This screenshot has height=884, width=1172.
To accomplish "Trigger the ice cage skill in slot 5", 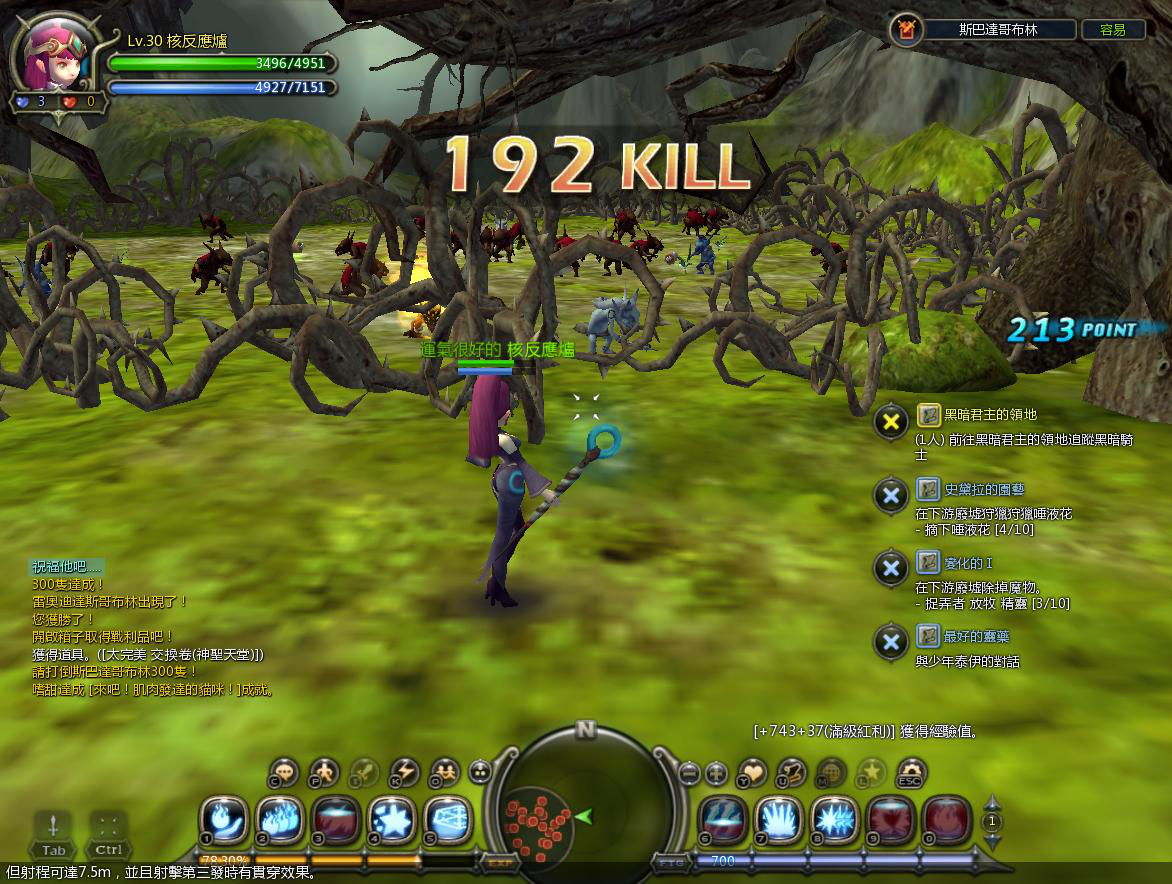I will [x=447, y=820].
